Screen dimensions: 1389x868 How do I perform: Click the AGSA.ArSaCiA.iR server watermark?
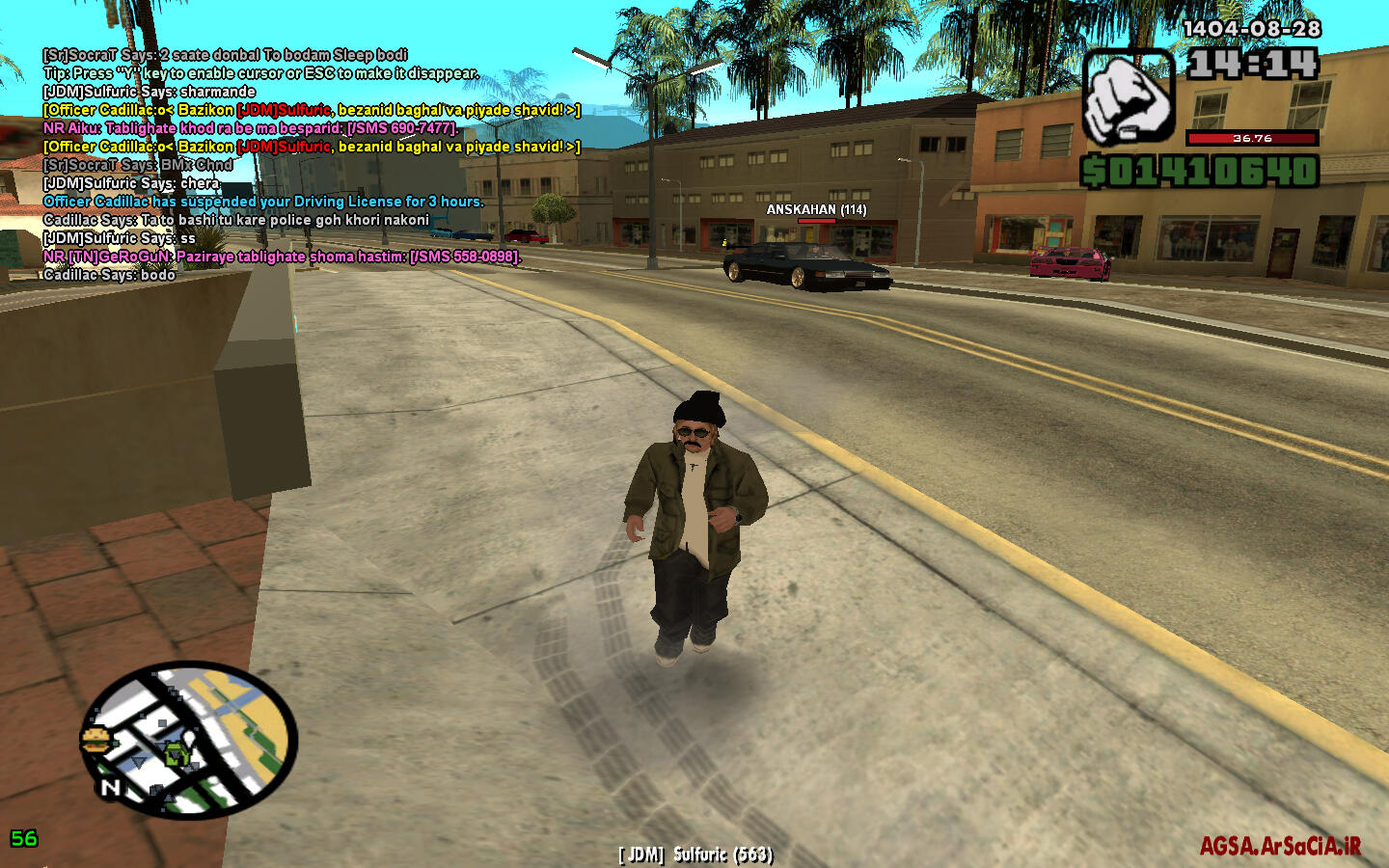(1280, 846)
